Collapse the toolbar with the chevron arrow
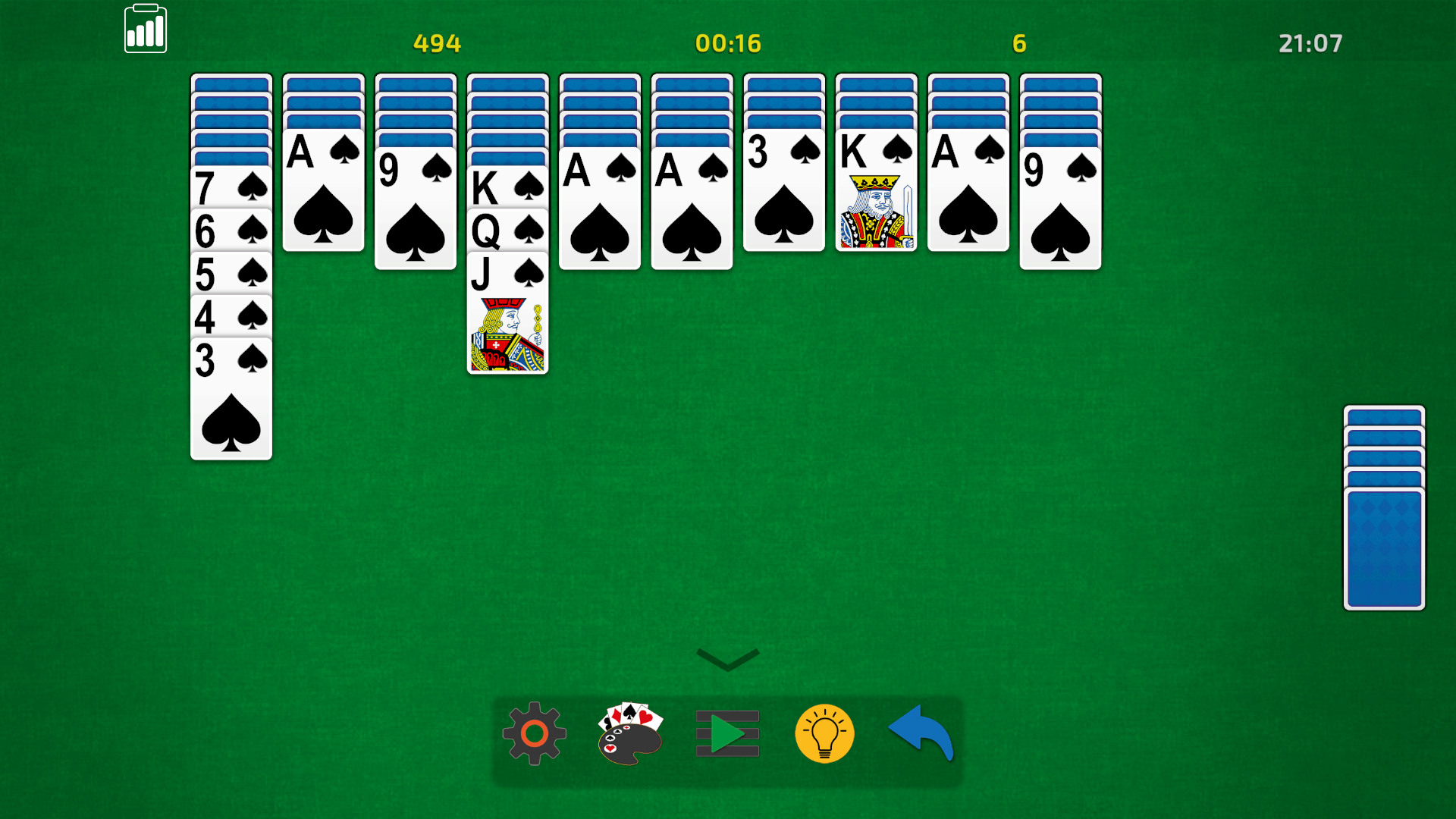This screenshot has height=819, width=1456. 726,660
